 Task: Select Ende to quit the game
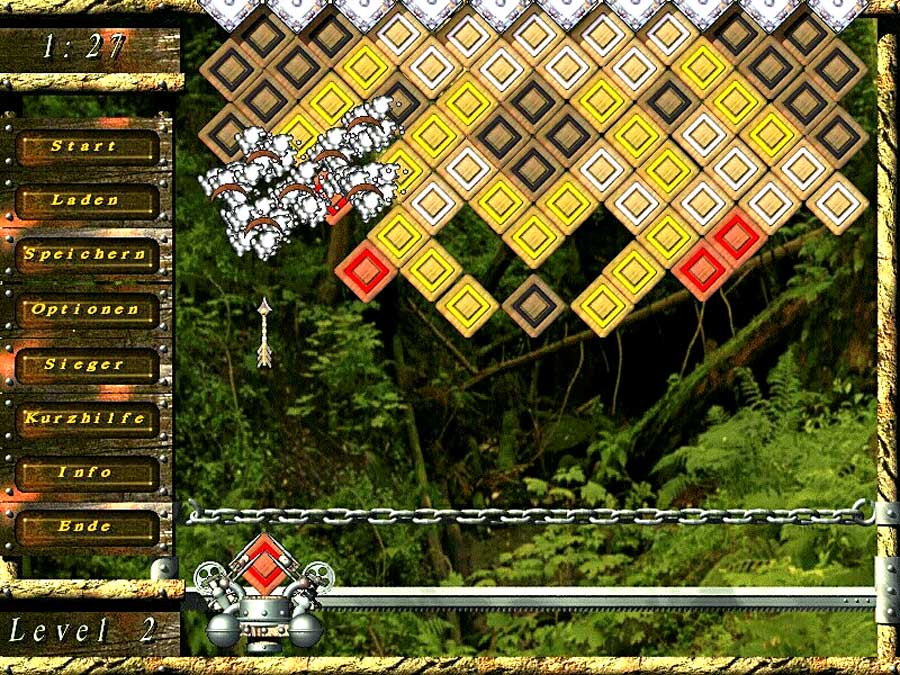85,526
